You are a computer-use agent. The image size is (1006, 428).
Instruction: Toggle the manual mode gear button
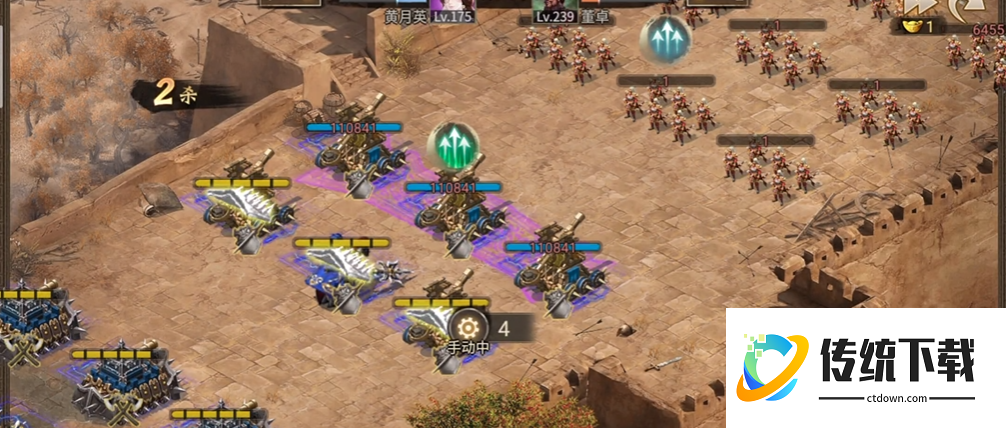[x=468, y=327]
